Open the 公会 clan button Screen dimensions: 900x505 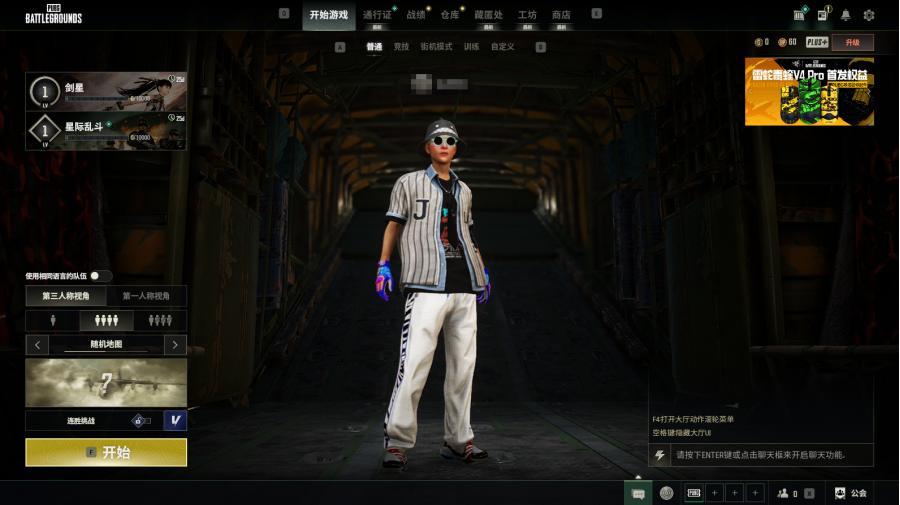851,493
